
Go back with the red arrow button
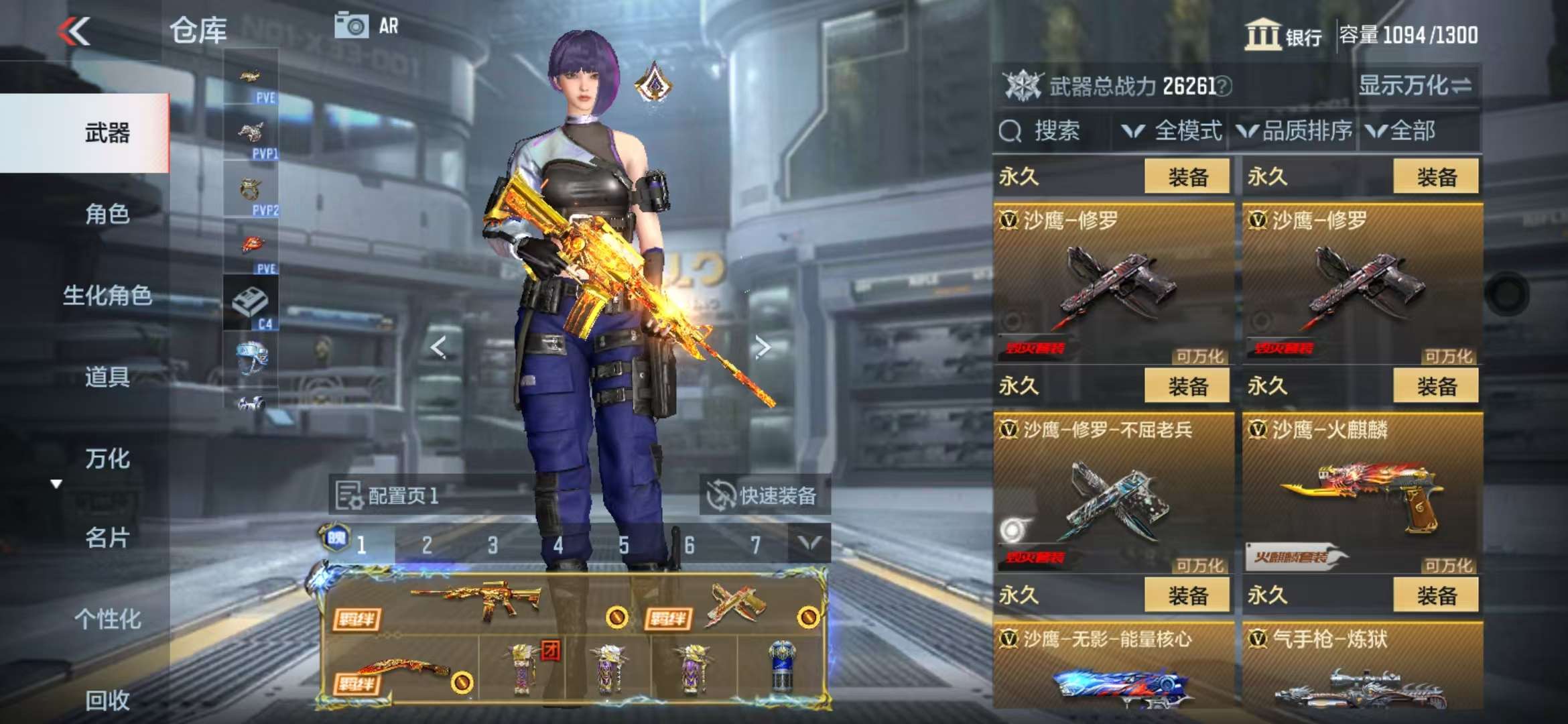click(74, 32)
